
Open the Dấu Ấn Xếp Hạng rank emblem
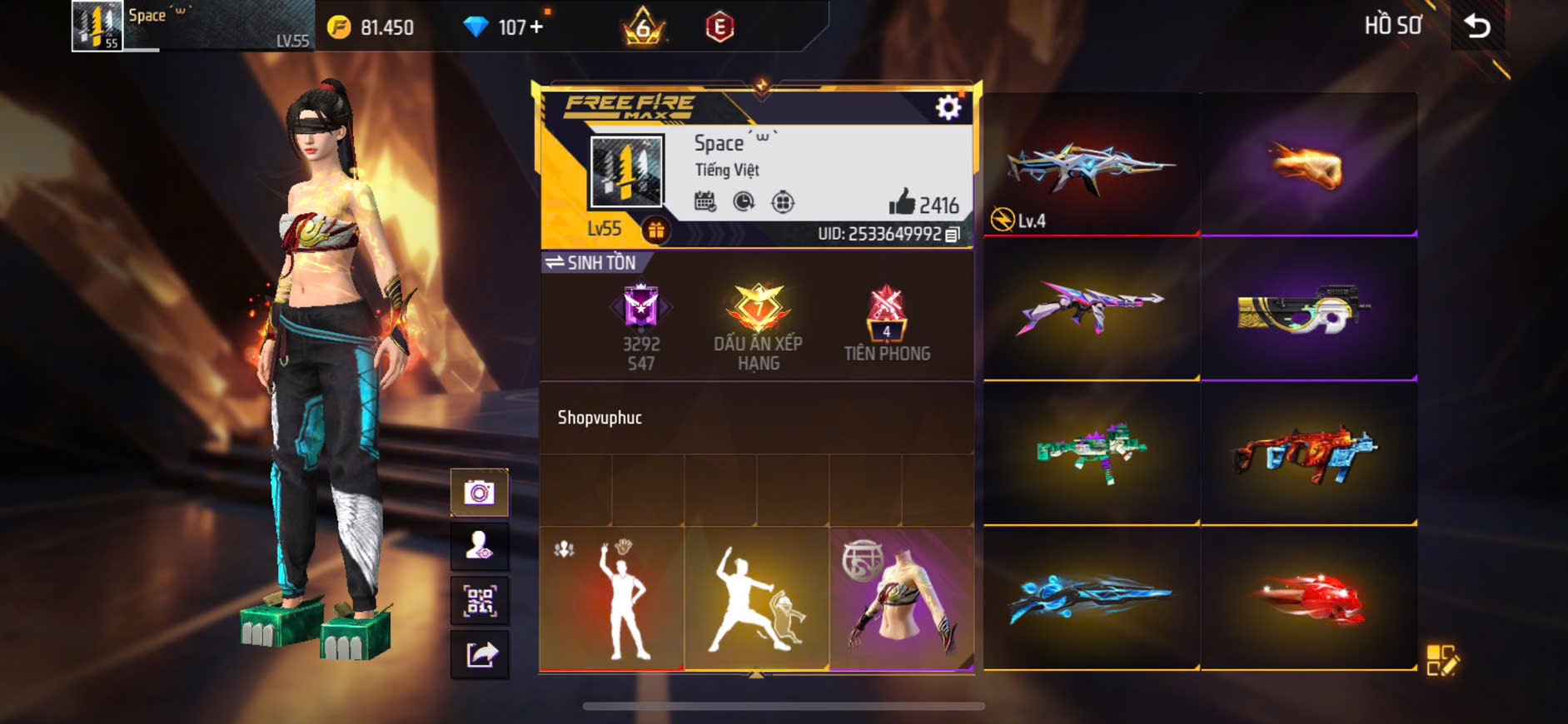758,325
